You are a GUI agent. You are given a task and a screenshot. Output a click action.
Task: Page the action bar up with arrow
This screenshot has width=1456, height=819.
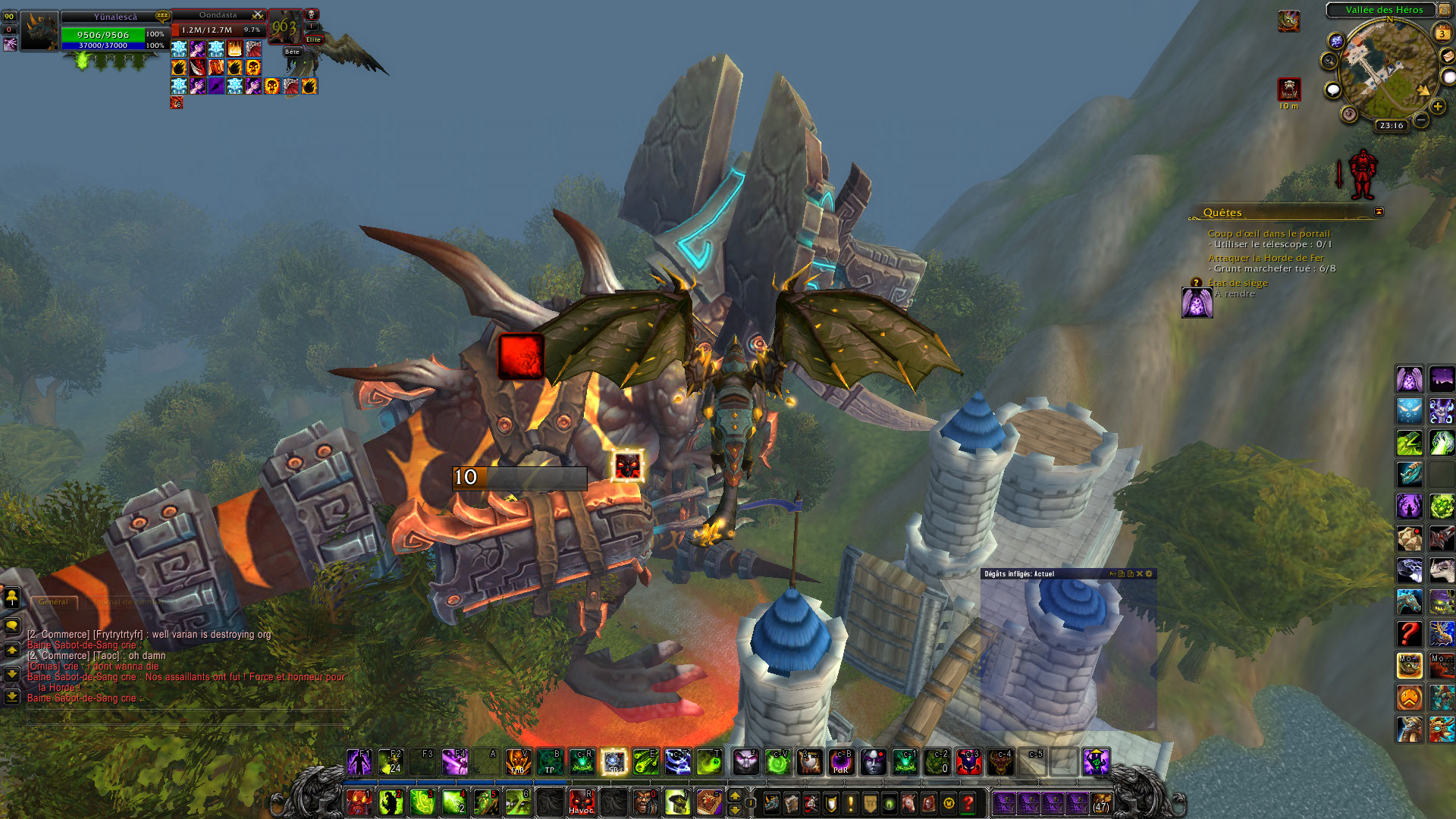(x=734, y=796)
